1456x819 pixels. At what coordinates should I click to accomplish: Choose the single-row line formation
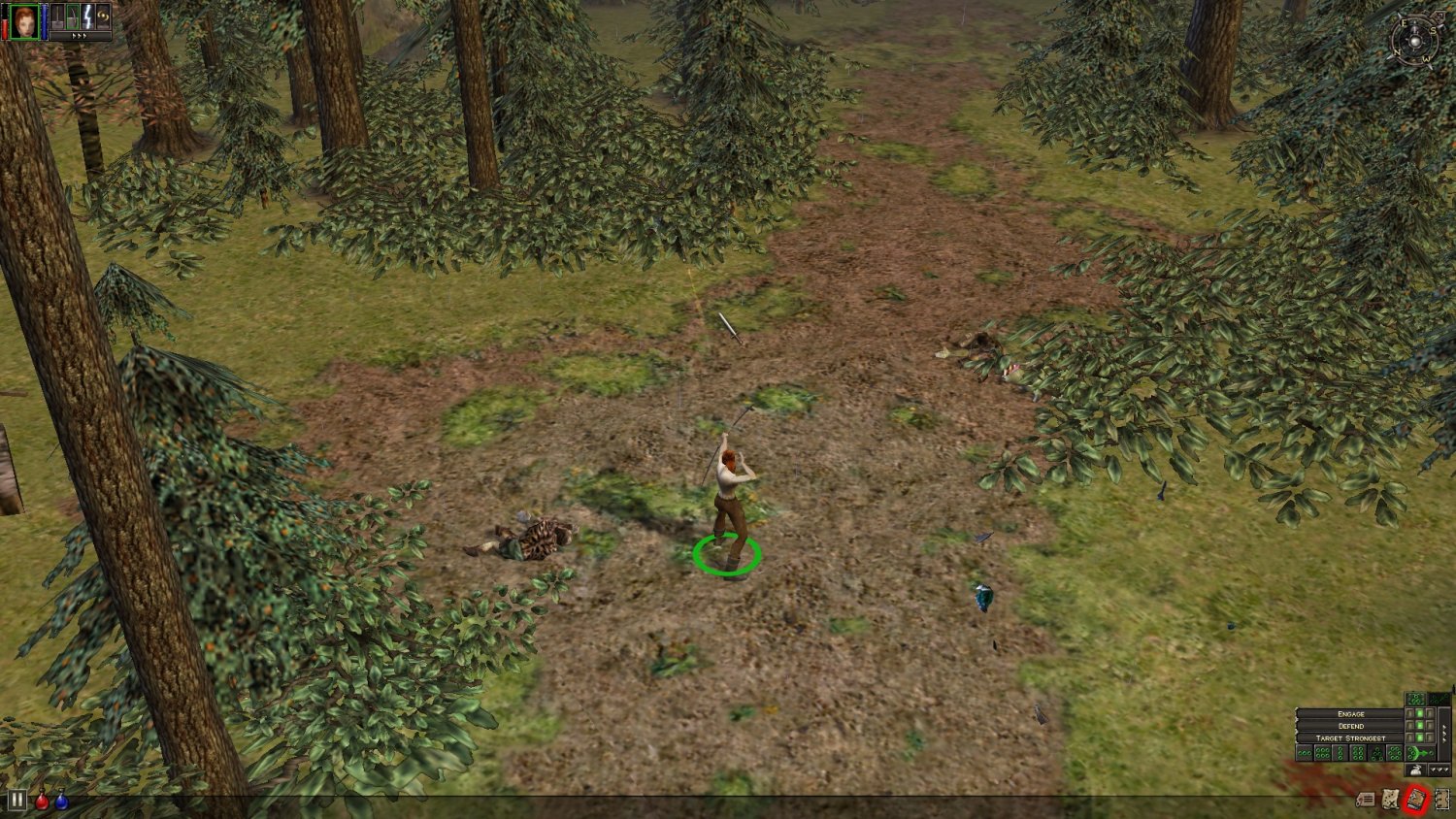pyautogui.click(x=1305, y=753)
